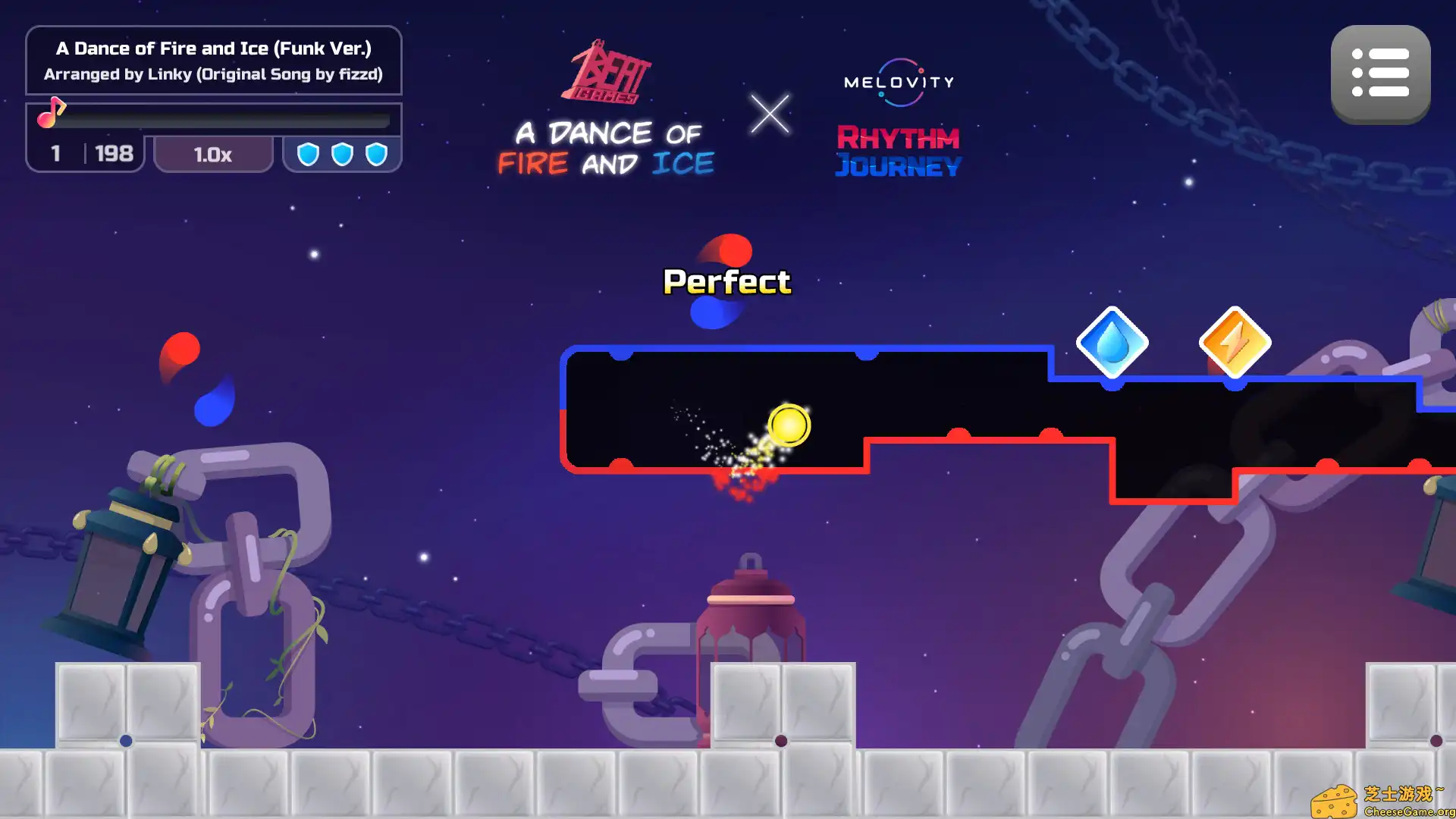This screenshot has height=819, width=1456.
Task: Expand the song info panel titled Funk Ver.
Action: point(214,61)
